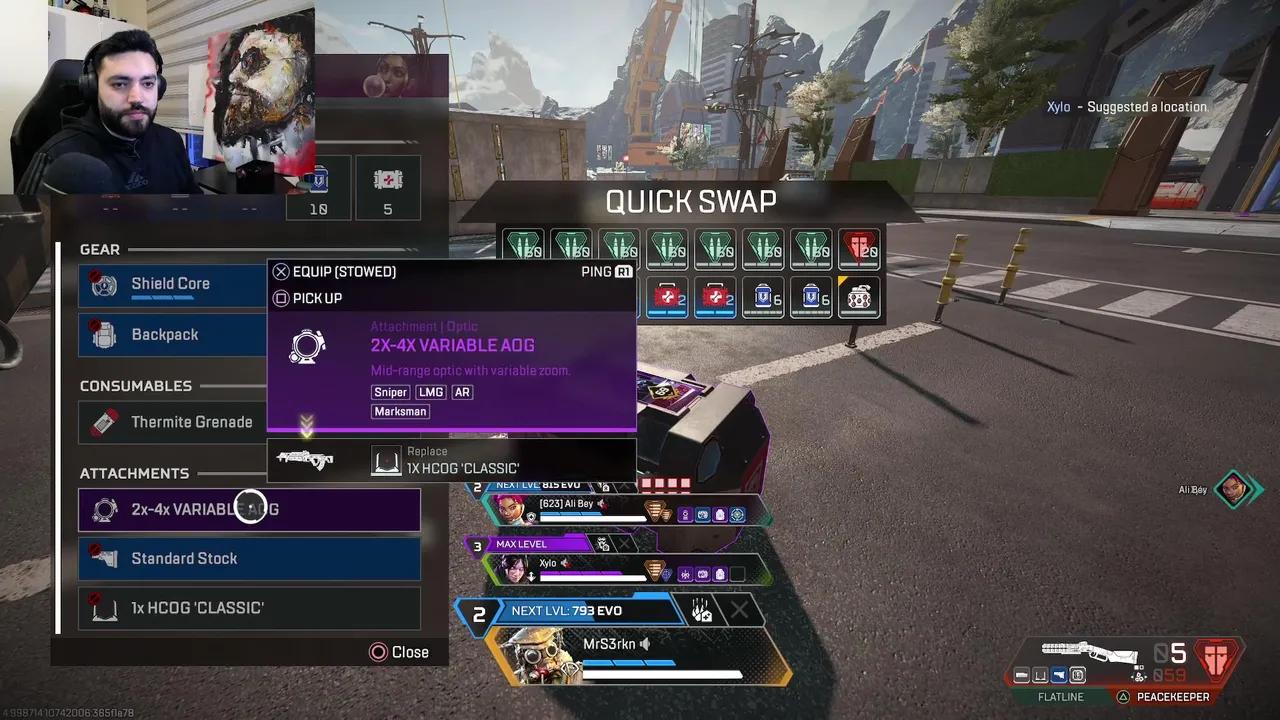
Task: Switch to the Peacekeeper weapon slot
Action: click(1175, 696)
